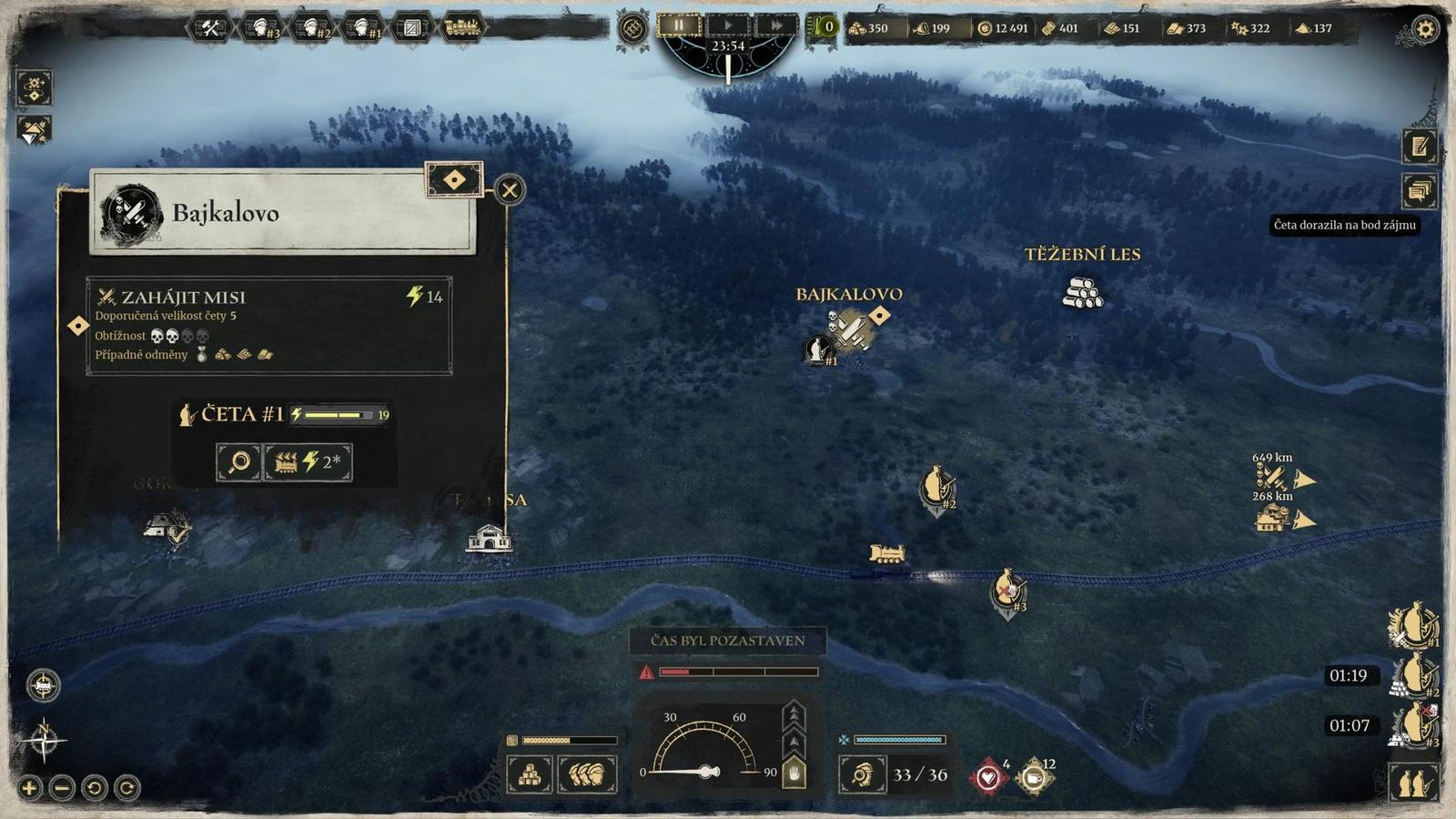Image resolution: width=1456 pixels, height=819 pixels.
Task: Select the Bajkalovo mission marker on the map
Action: coord(853,329)
